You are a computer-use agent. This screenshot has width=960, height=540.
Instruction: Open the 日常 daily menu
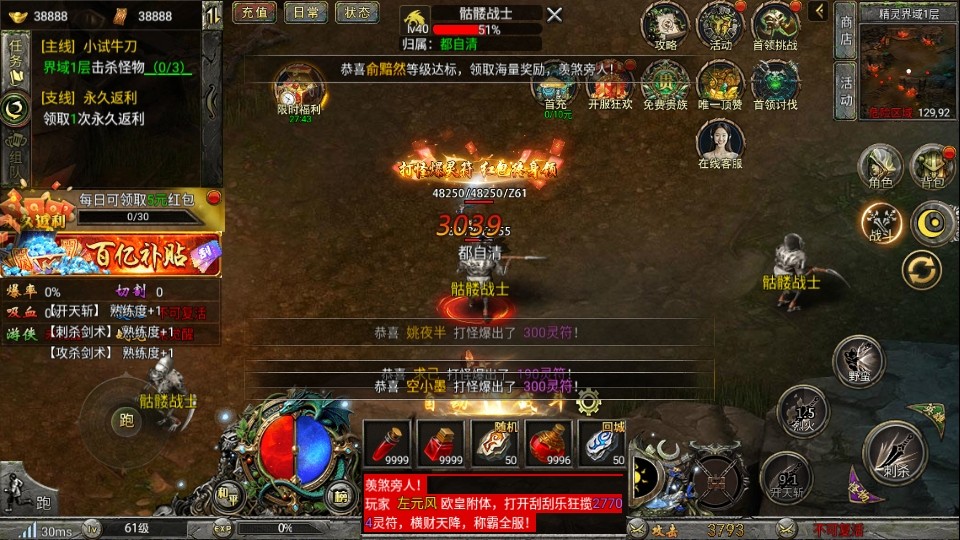pyautogui.click(x=306, y=13)
